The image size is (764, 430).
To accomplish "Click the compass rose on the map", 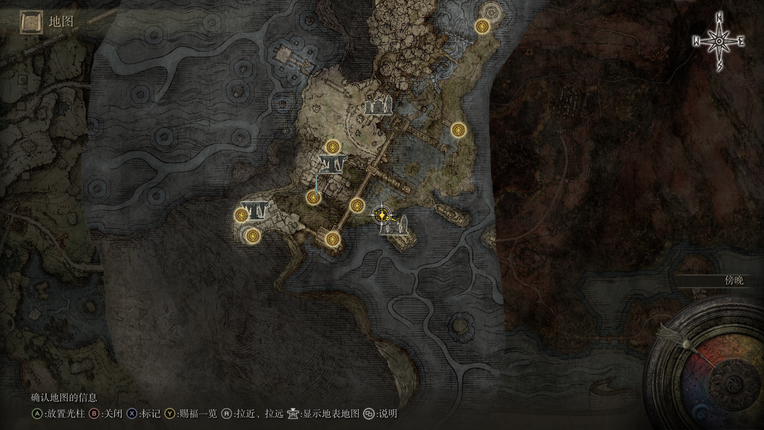I will (717, 40).
